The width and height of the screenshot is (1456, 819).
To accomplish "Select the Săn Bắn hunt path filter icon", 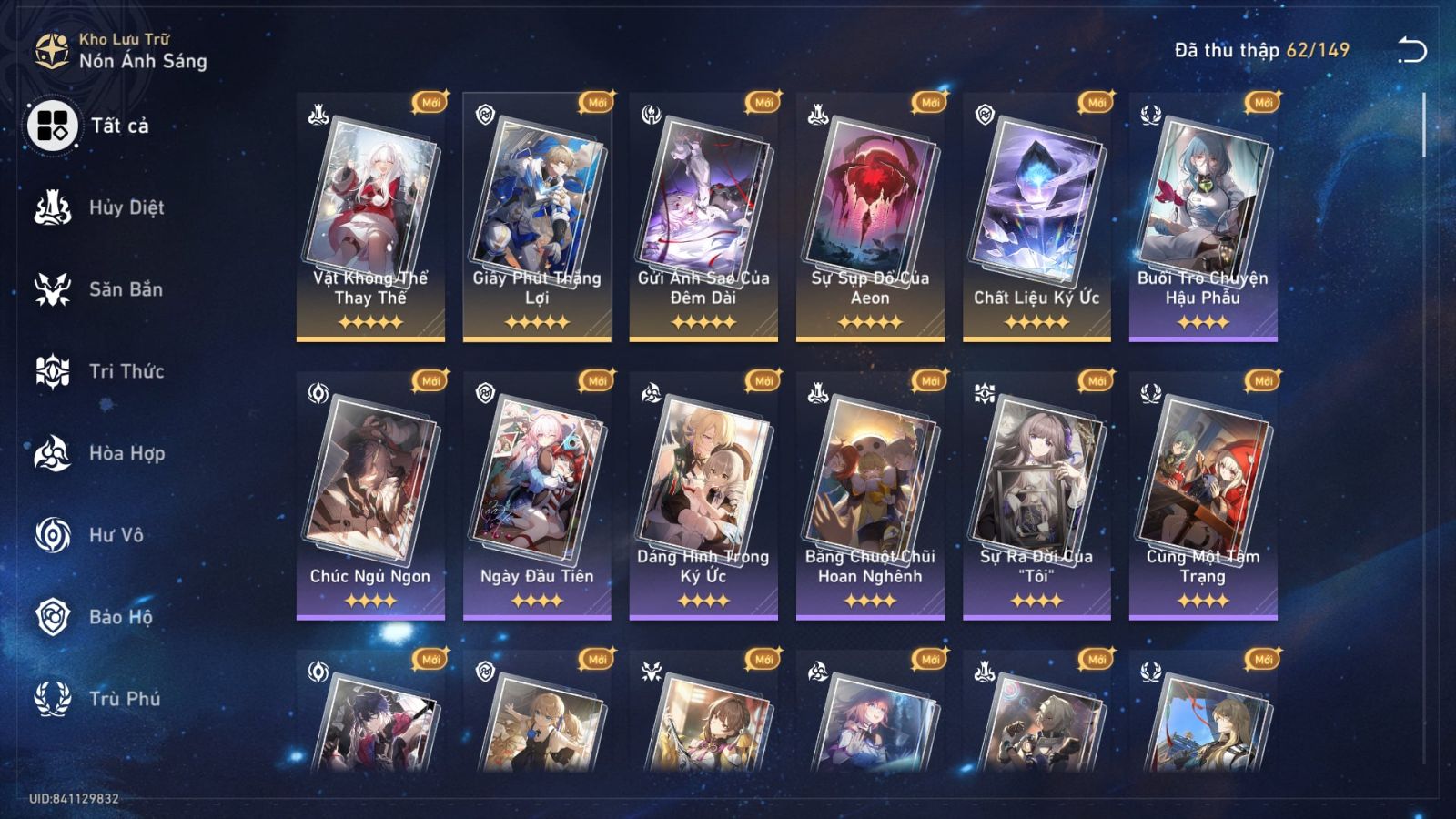I will click(x=53, y=289).
